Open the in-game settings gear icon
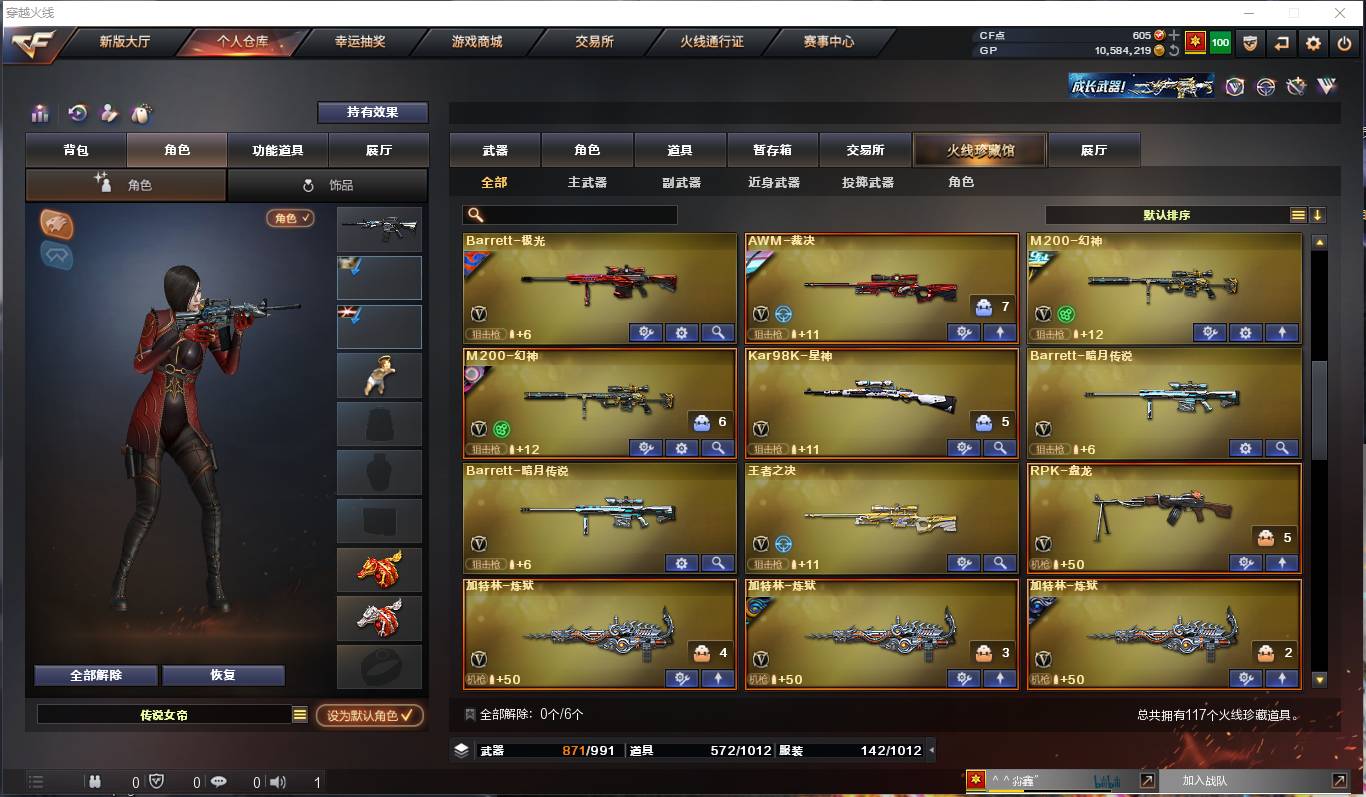The image size is (1366, 797). 1313,43
